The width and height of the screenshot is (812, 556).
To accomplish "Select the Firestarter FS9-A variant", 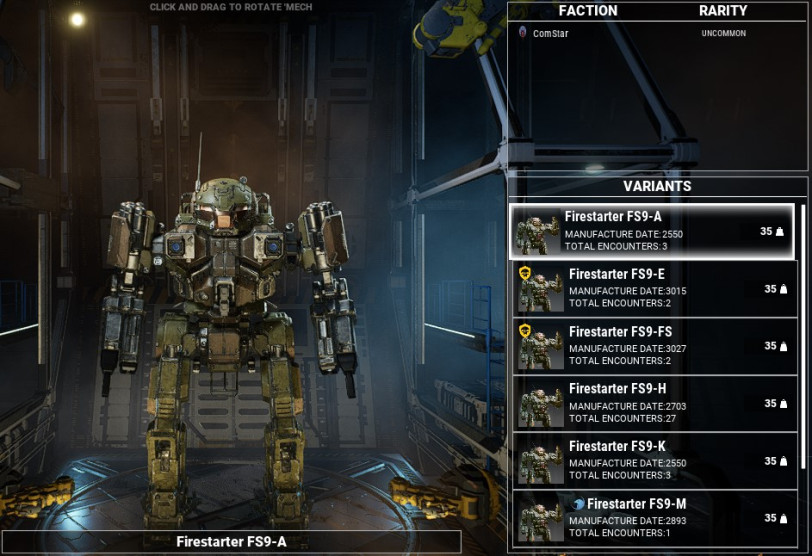I will click(x=652, y=231).
